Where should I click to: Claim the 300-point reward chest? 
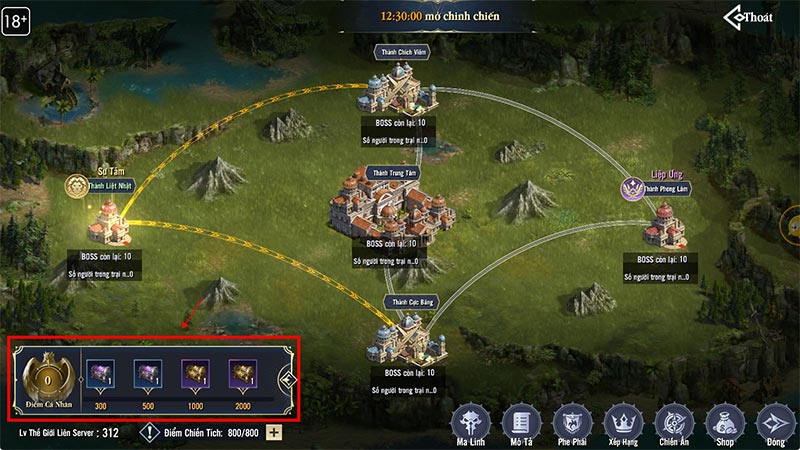tap(99, 375)
